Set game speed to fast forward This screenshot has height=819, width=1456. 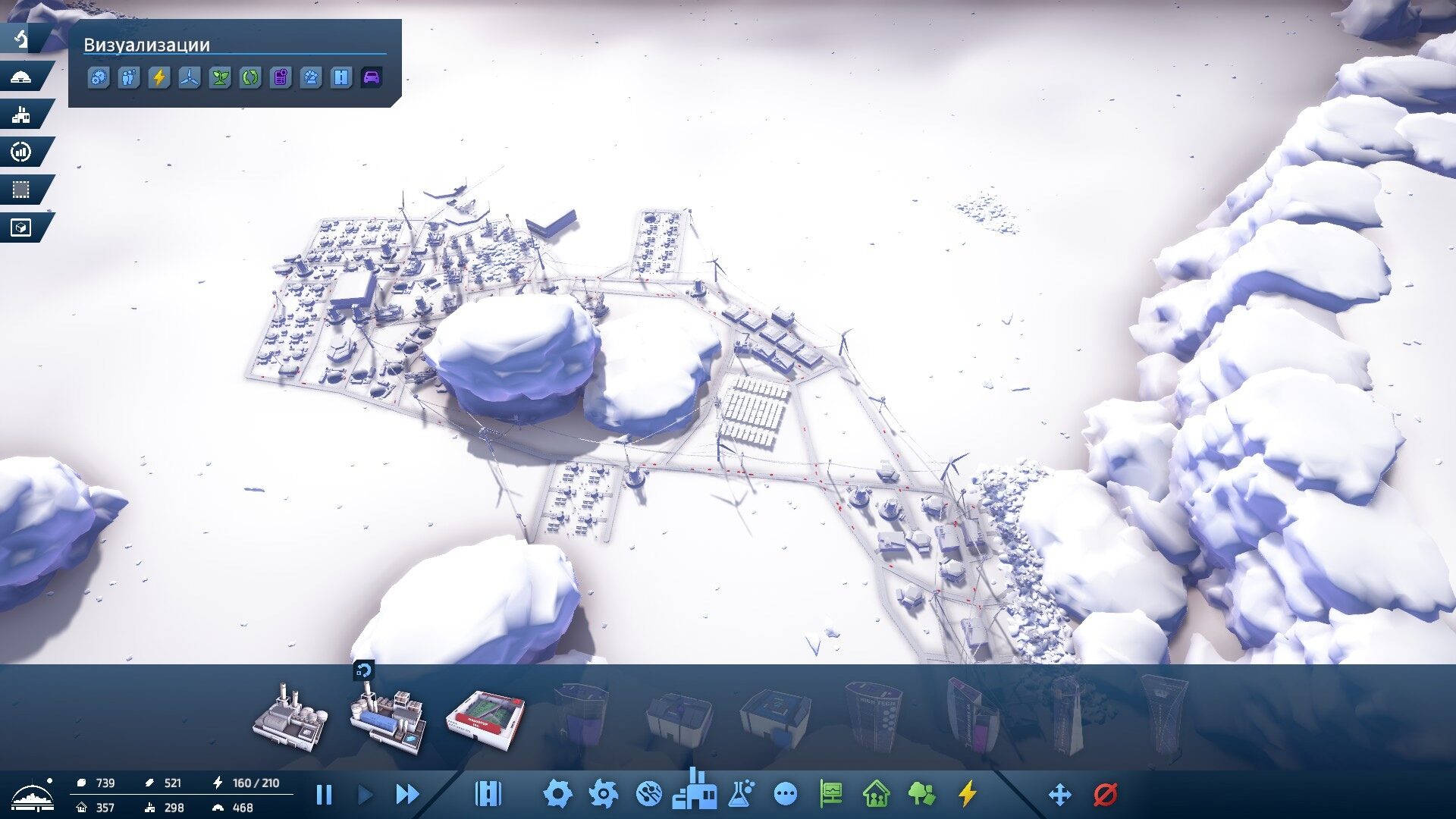(407, 795)
